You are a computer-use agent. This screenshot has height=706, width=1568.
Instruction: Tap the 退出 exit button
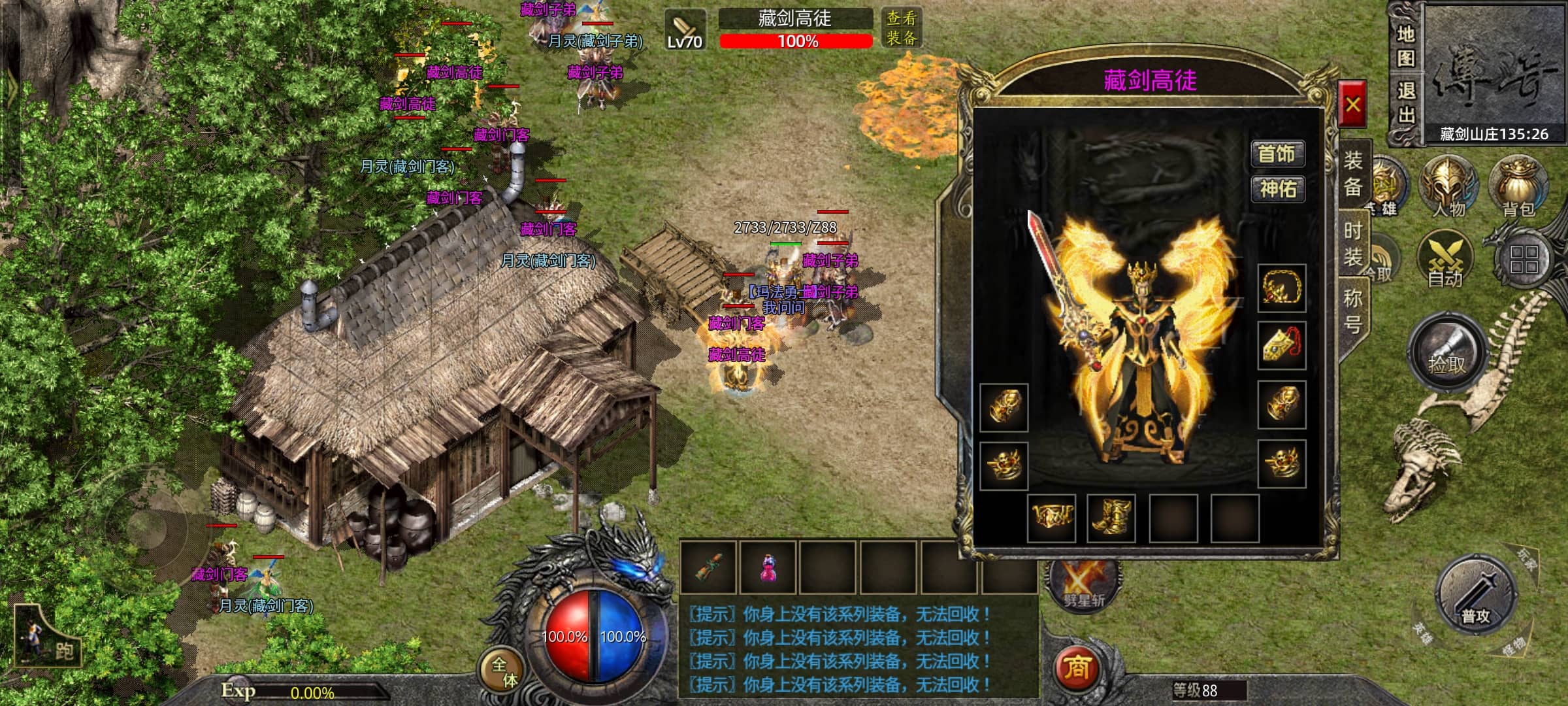(x=1405, y=103)
